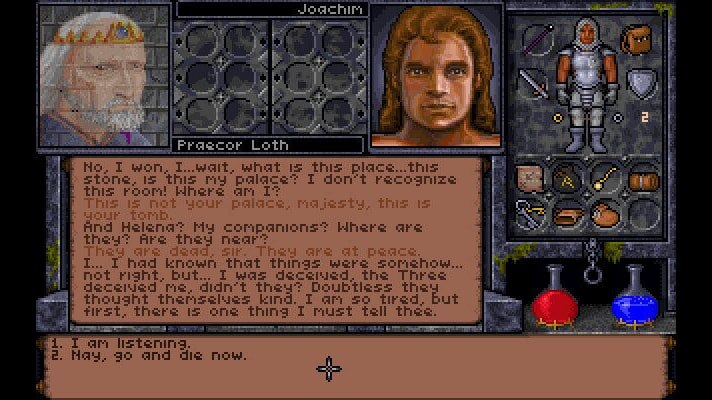Pick the map scroll in the inventory
Image resolution: width=712 pixels, height=400 pixels.
[x=529, y=179]
